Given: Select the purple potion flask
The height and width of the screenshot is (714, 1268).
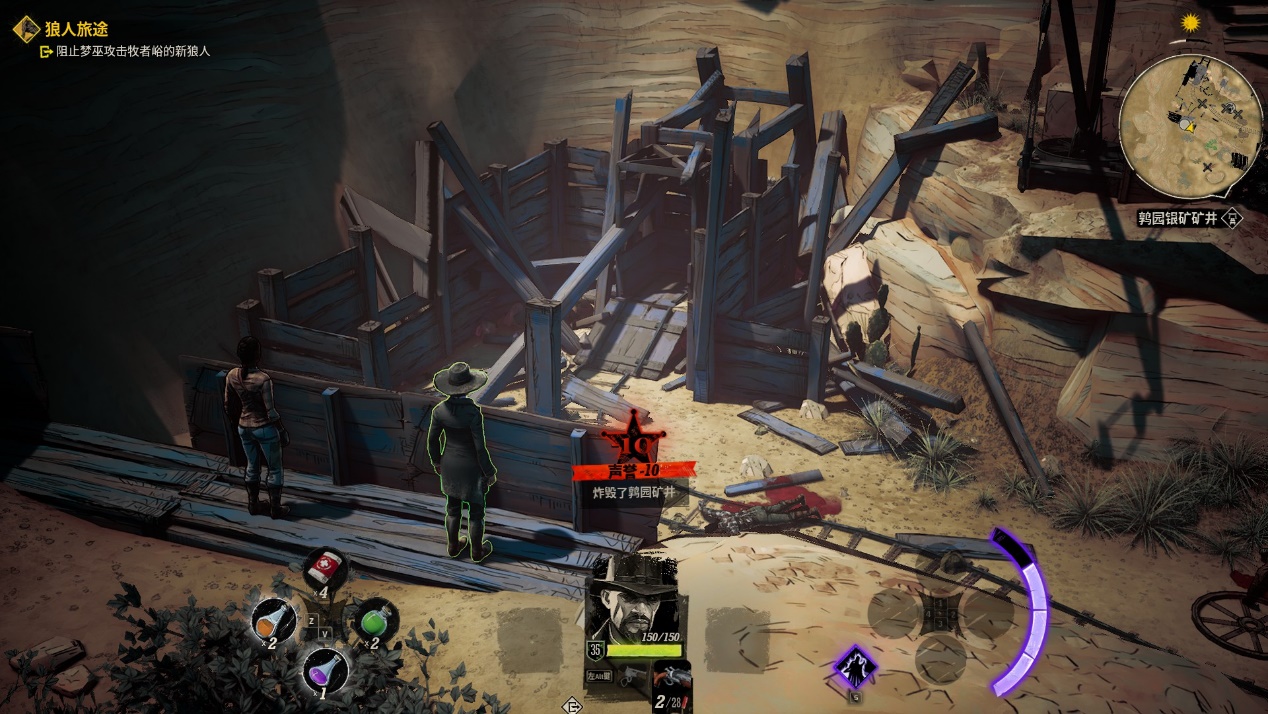Looking at the screenshot, I should pos(324,668).
